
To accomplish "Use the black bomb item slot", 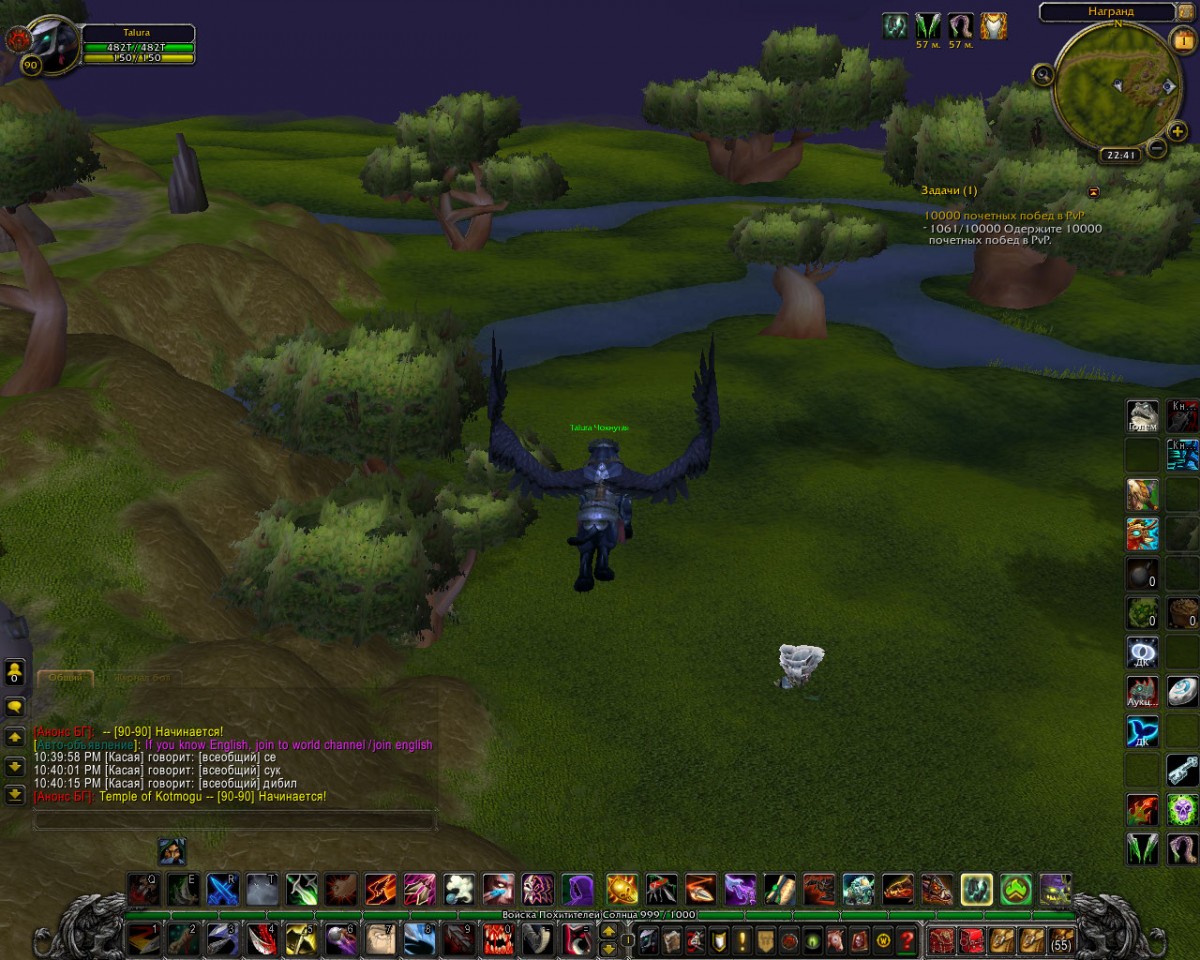I will (1142, 574).
